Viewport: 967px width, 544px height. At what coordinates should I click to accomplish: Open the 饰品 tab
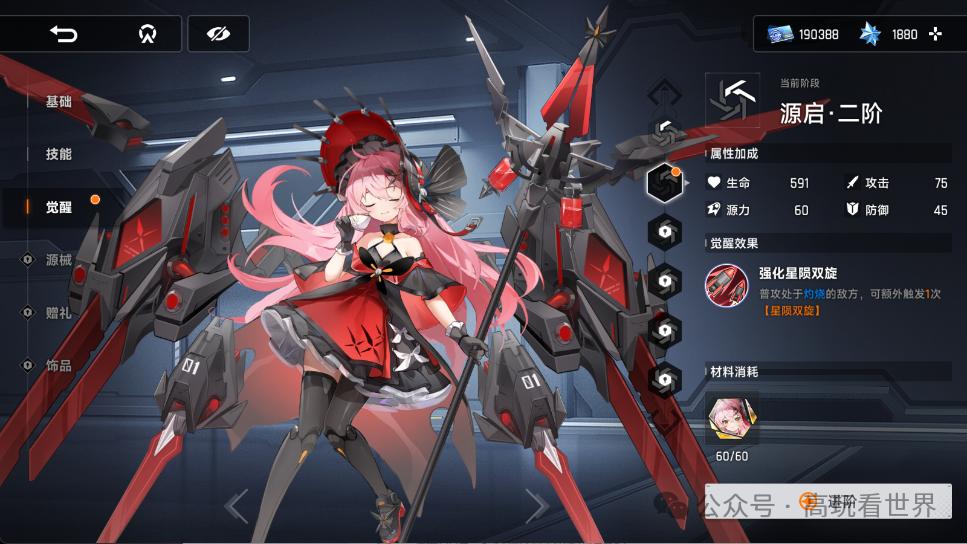pos(58,366)
